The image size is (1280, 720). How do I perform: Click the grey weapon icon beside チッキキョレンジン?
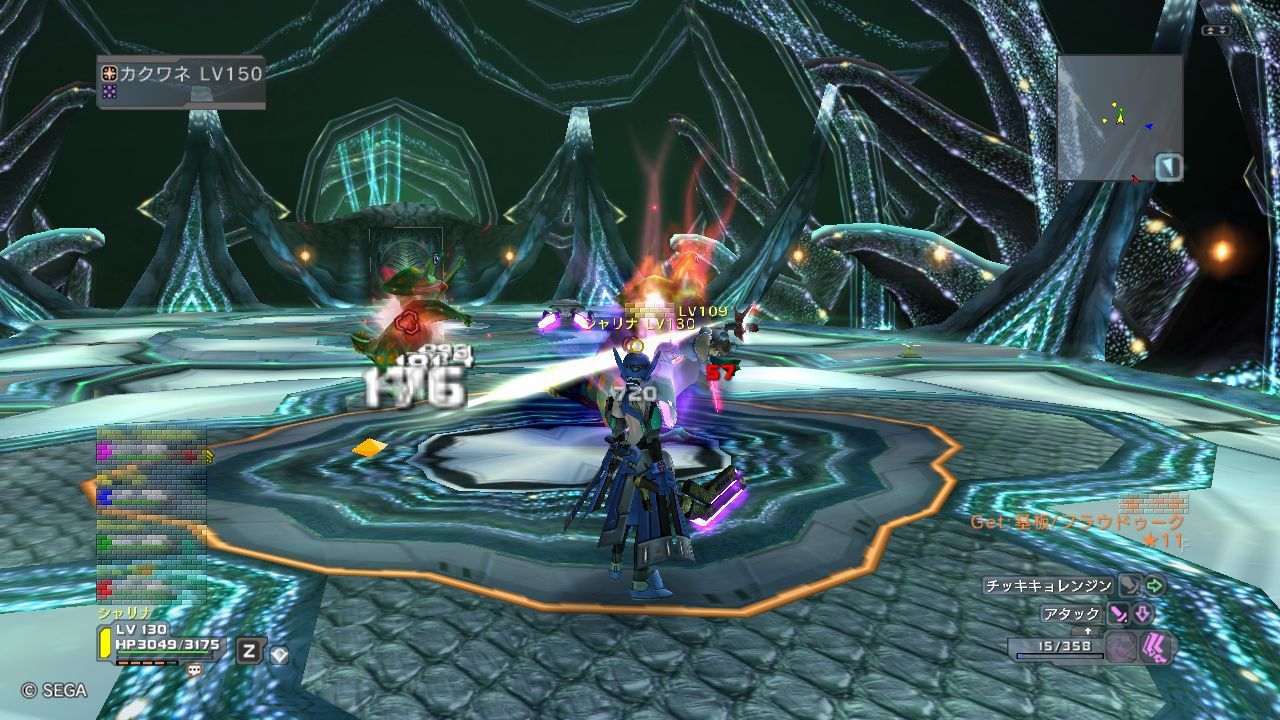click(x=1129, y=586)
